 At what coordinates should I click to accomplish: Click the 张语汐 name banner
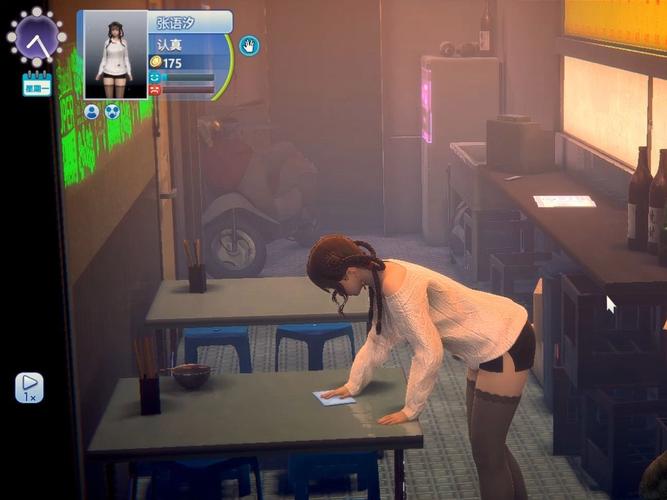(x=189, y=22)
